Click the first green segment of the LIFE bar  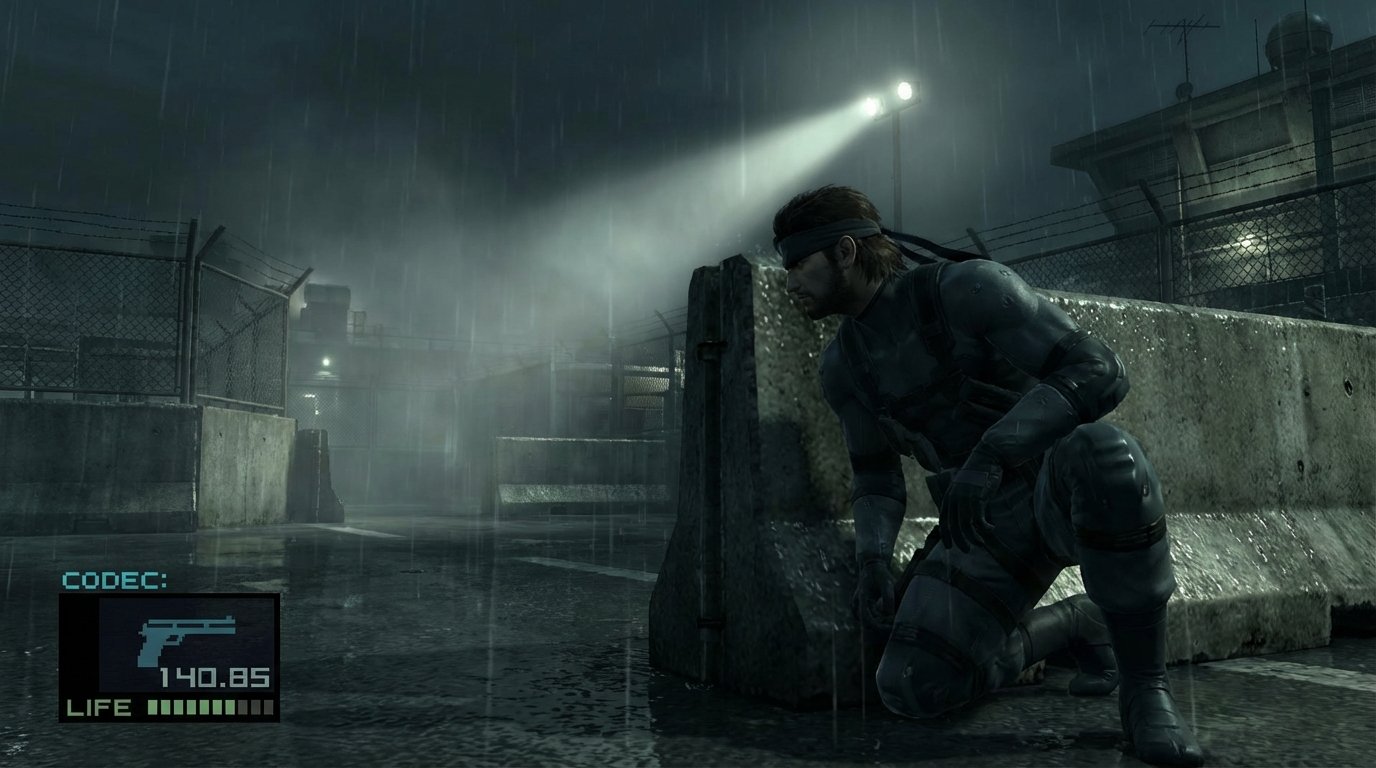pos(152,707)
